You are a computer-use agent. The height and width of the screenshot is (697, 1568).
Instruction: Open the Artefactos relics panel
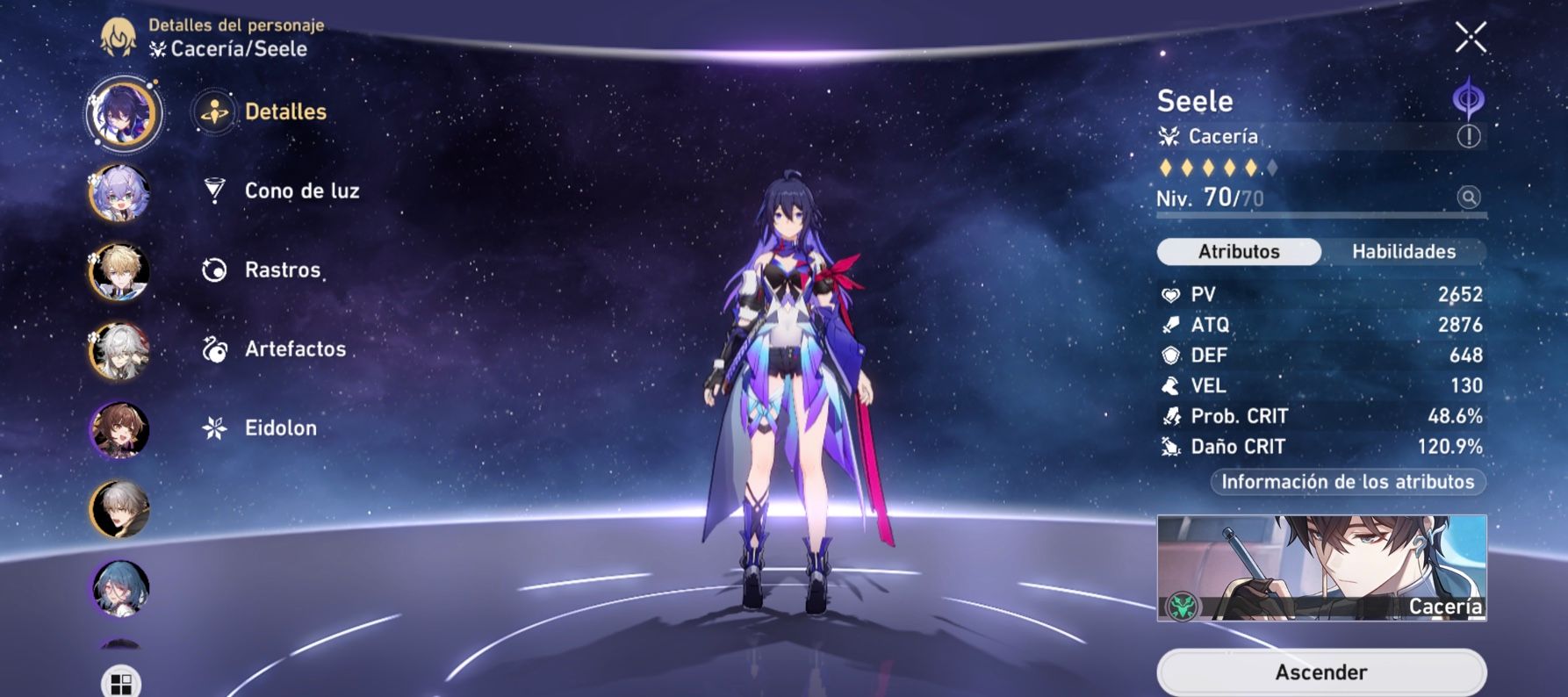291,348
